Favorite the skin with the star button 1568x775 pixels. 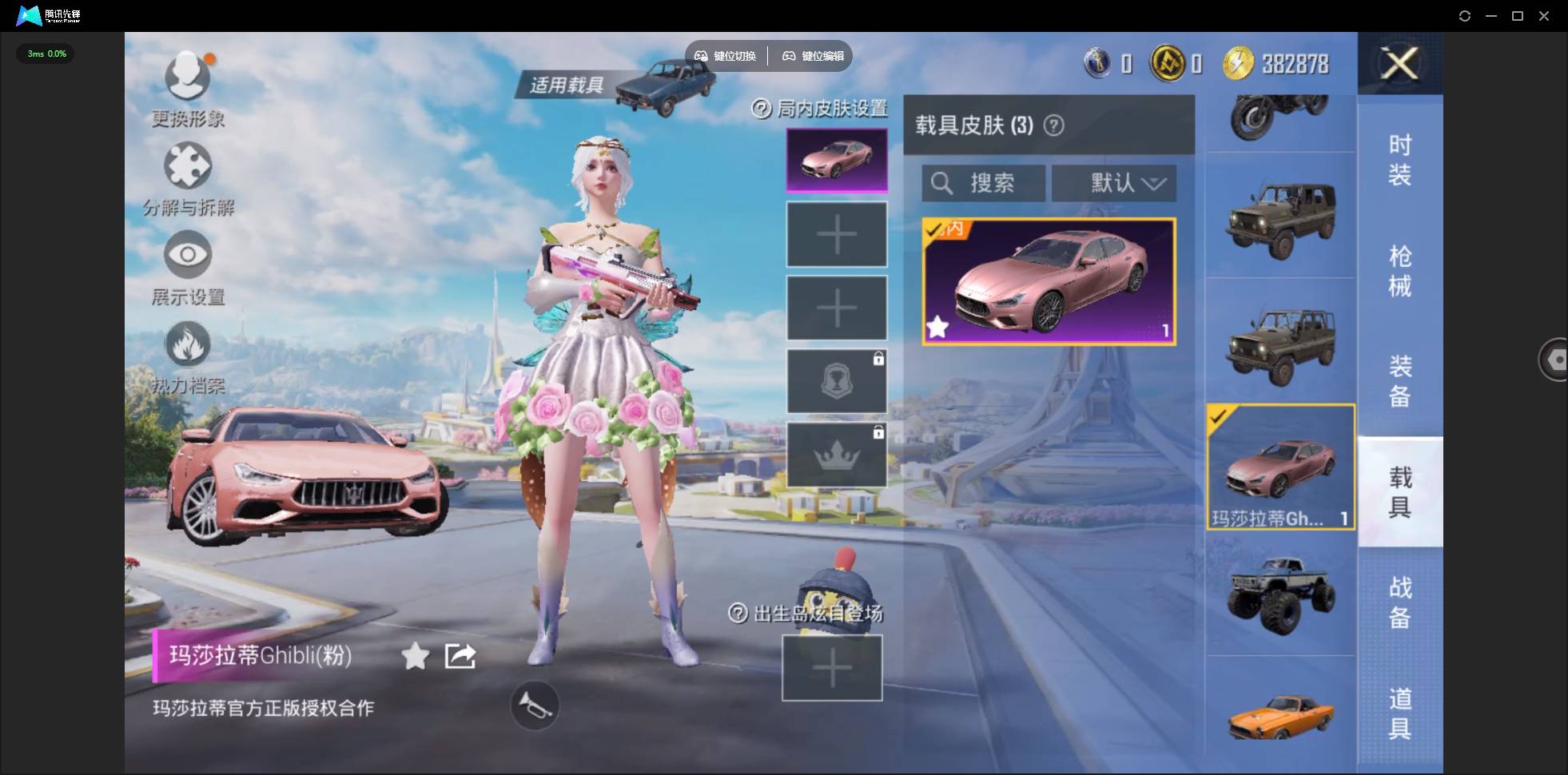(x=416, y=657)
